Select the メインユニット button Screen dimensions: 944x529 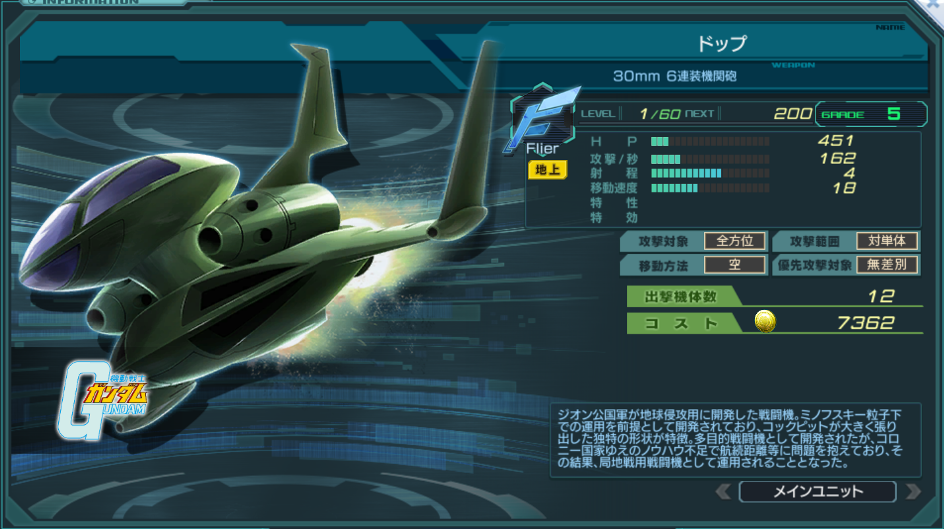click(x=817, y=491)
